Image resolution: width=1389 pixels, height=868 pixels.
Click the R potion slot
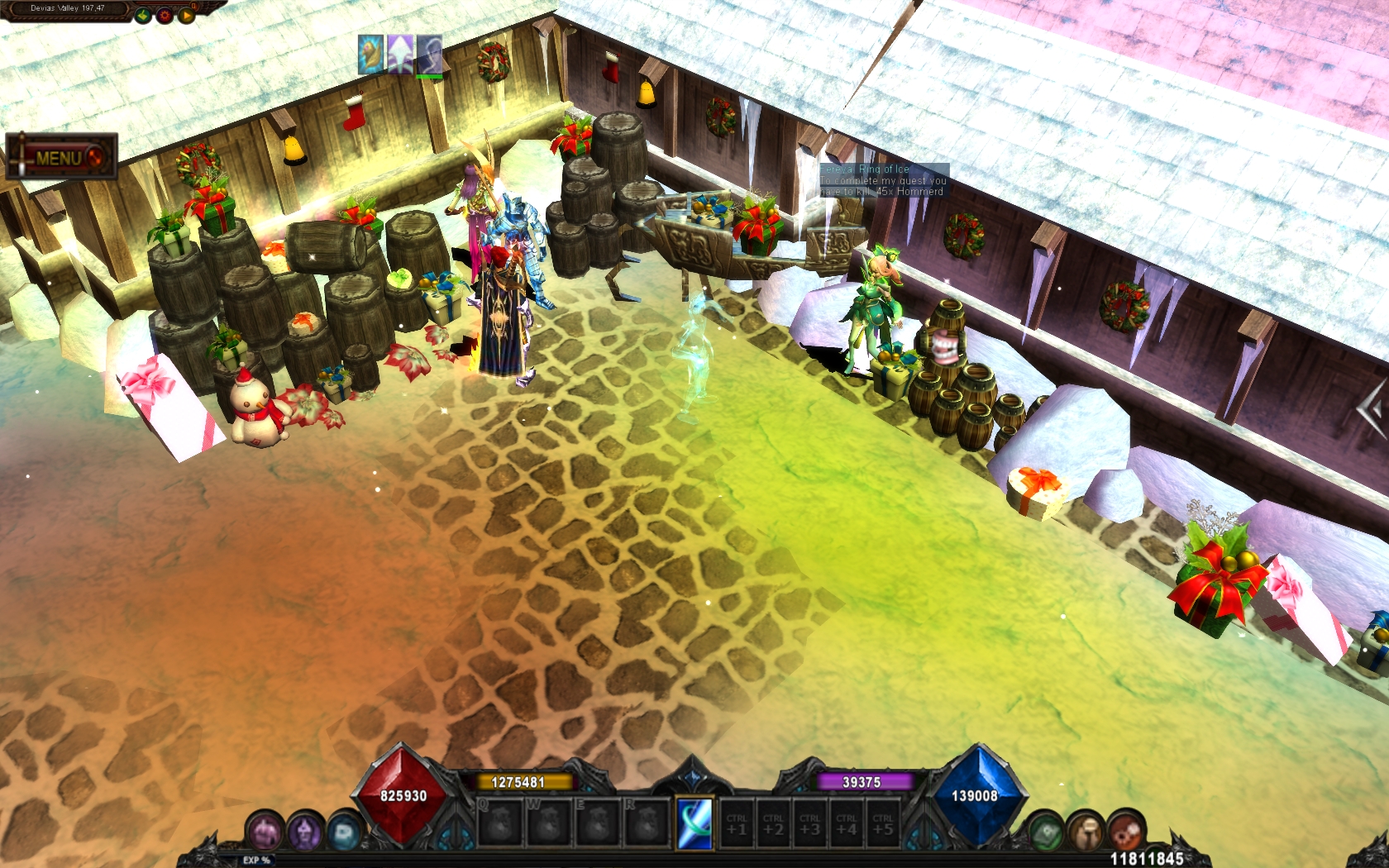[x=647, y=822]
